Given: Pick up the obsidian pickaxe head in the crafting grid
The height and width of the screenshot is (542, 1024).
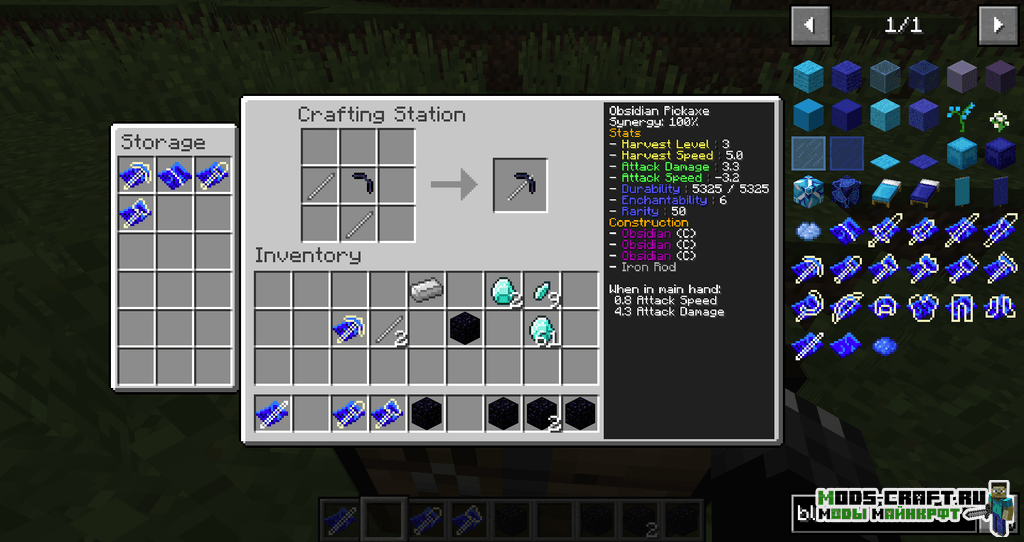Looking at the screenshot, I should [359, 185].
